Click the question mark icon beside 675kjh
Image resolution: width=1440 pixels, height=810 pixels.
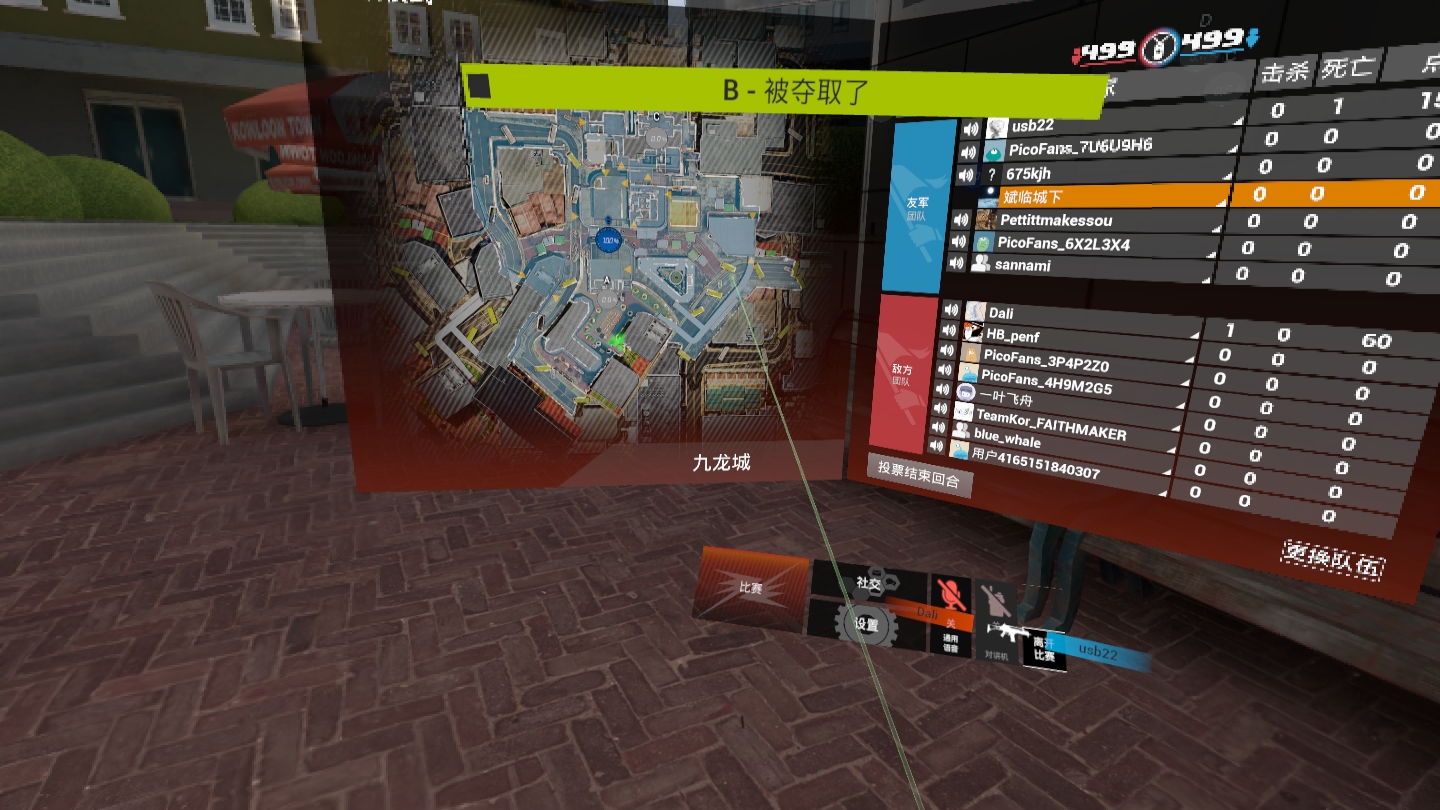(x=991, y=174)
